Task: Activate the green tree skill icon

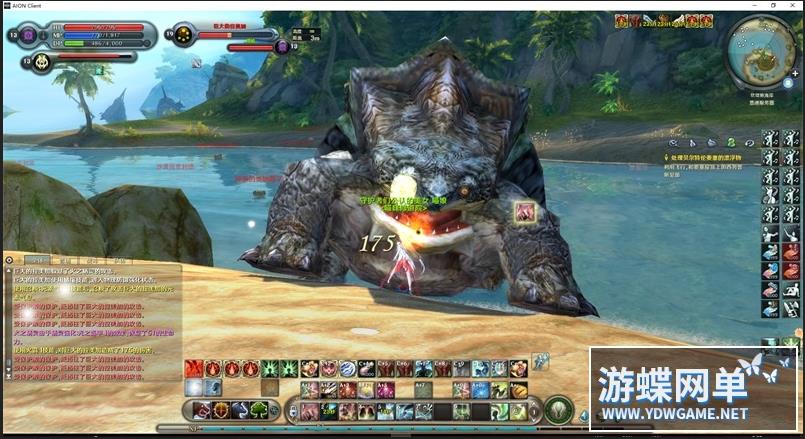Action: coord(258,409)
